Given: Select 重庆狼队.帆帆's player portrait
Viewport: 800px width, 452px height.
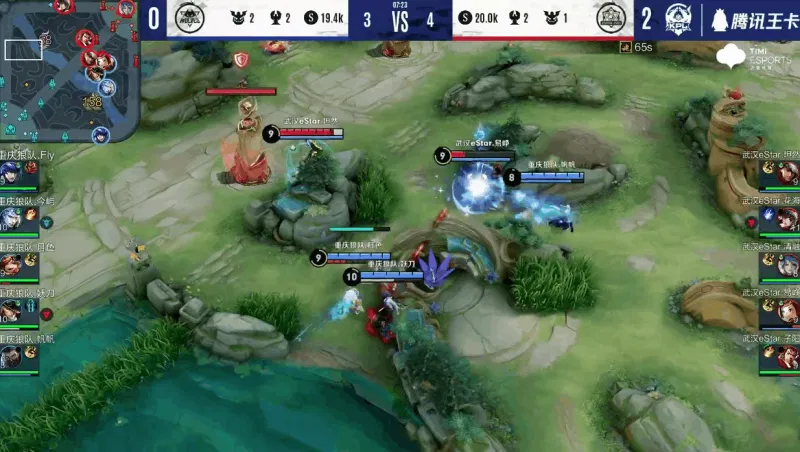Looking at the screenshot, I should [x=11, y=357].
